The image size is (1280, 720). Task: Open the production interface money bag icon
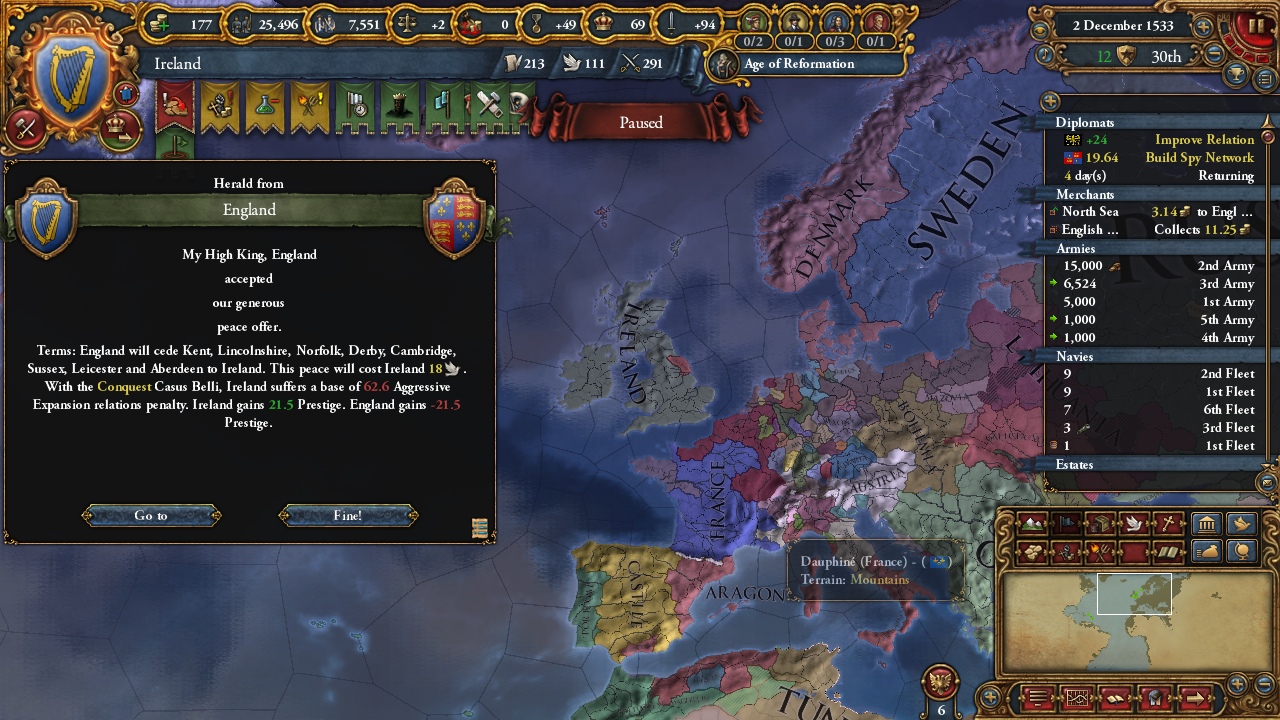tap(1208, 552)
